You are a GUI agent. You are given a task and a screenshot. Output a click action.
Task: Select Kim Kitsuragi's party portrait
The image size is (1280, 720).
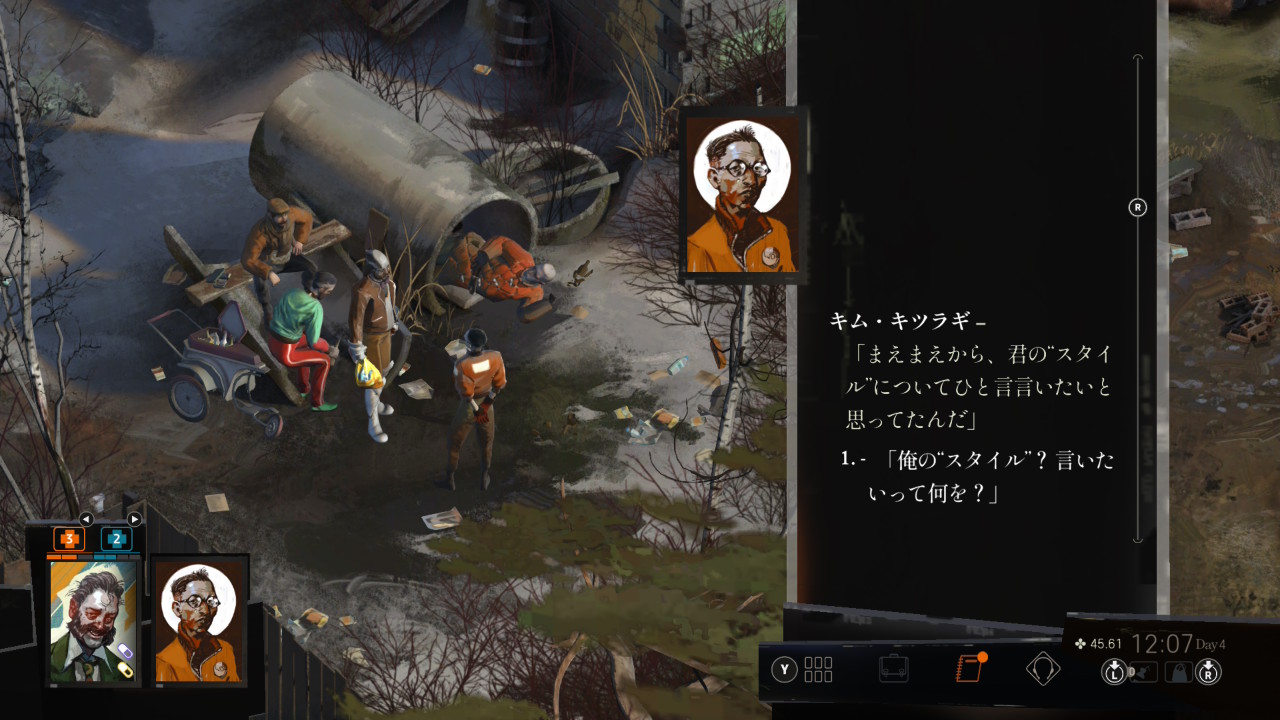tap(198, 620)
